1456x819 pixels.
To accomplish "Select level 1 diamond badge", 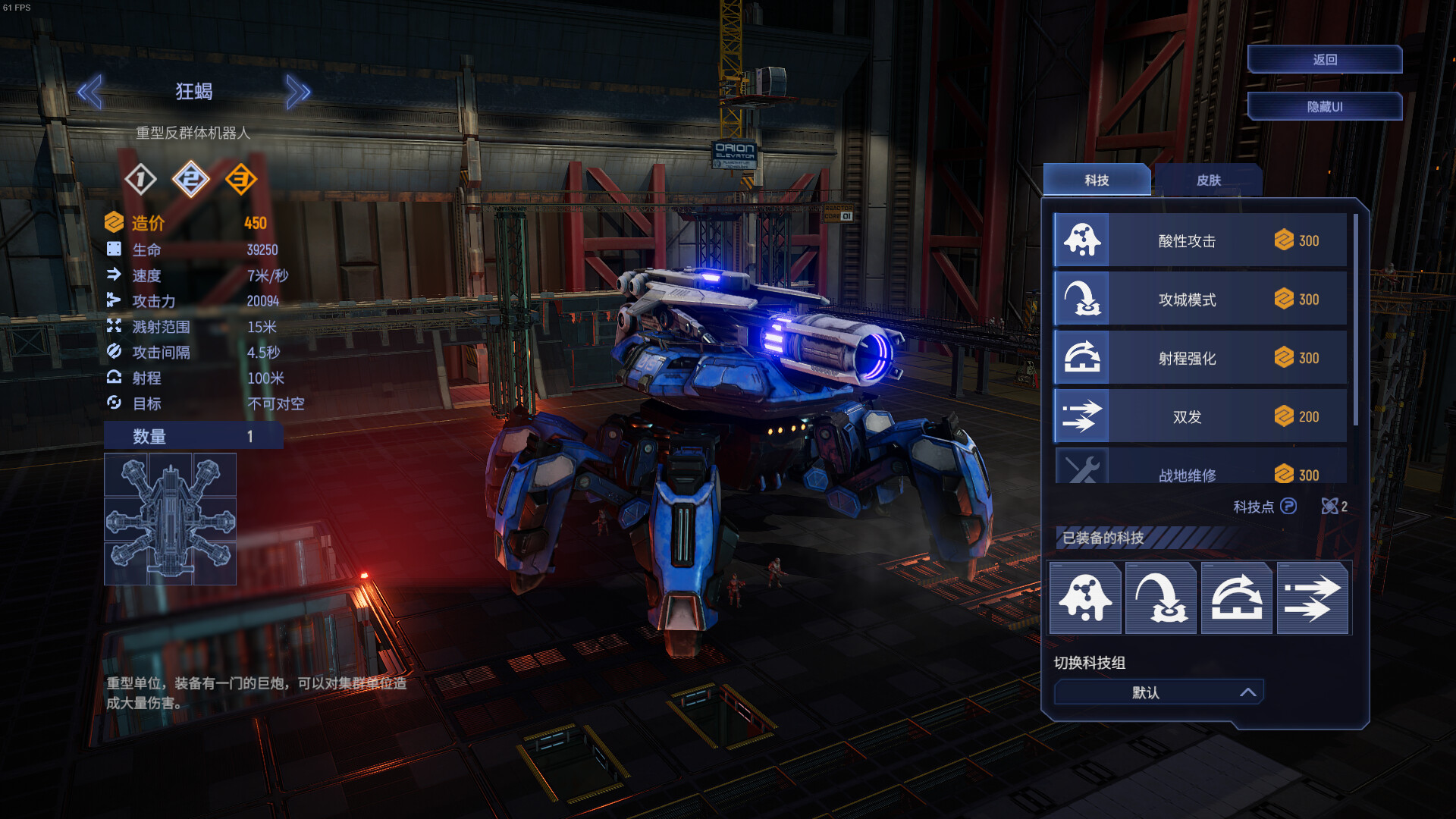I will [140, 180].
